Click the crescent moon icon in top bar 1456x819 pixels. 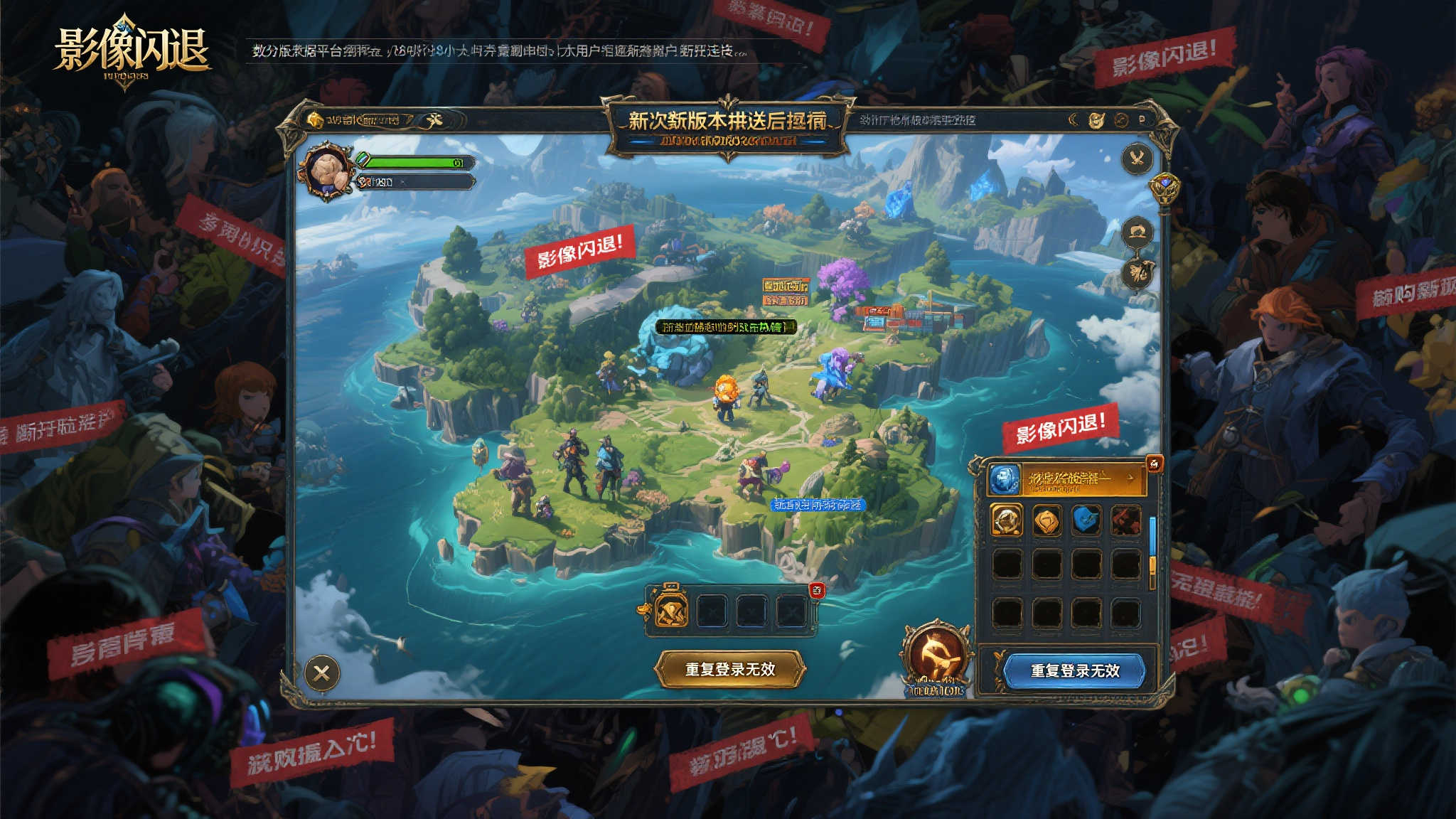click(x=1074, y=120)
